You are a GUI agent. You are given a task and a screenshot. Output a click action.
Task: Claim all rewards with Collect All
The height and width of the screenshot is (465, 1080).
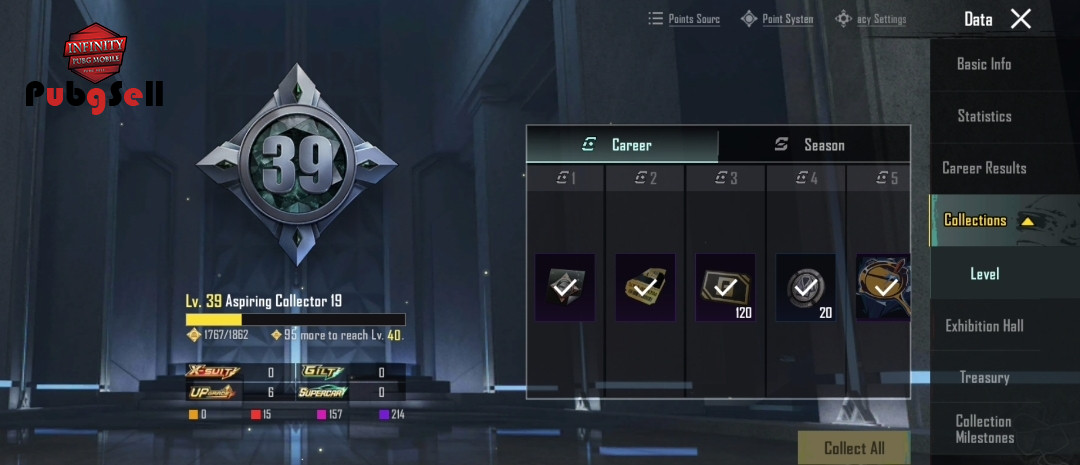853,448
